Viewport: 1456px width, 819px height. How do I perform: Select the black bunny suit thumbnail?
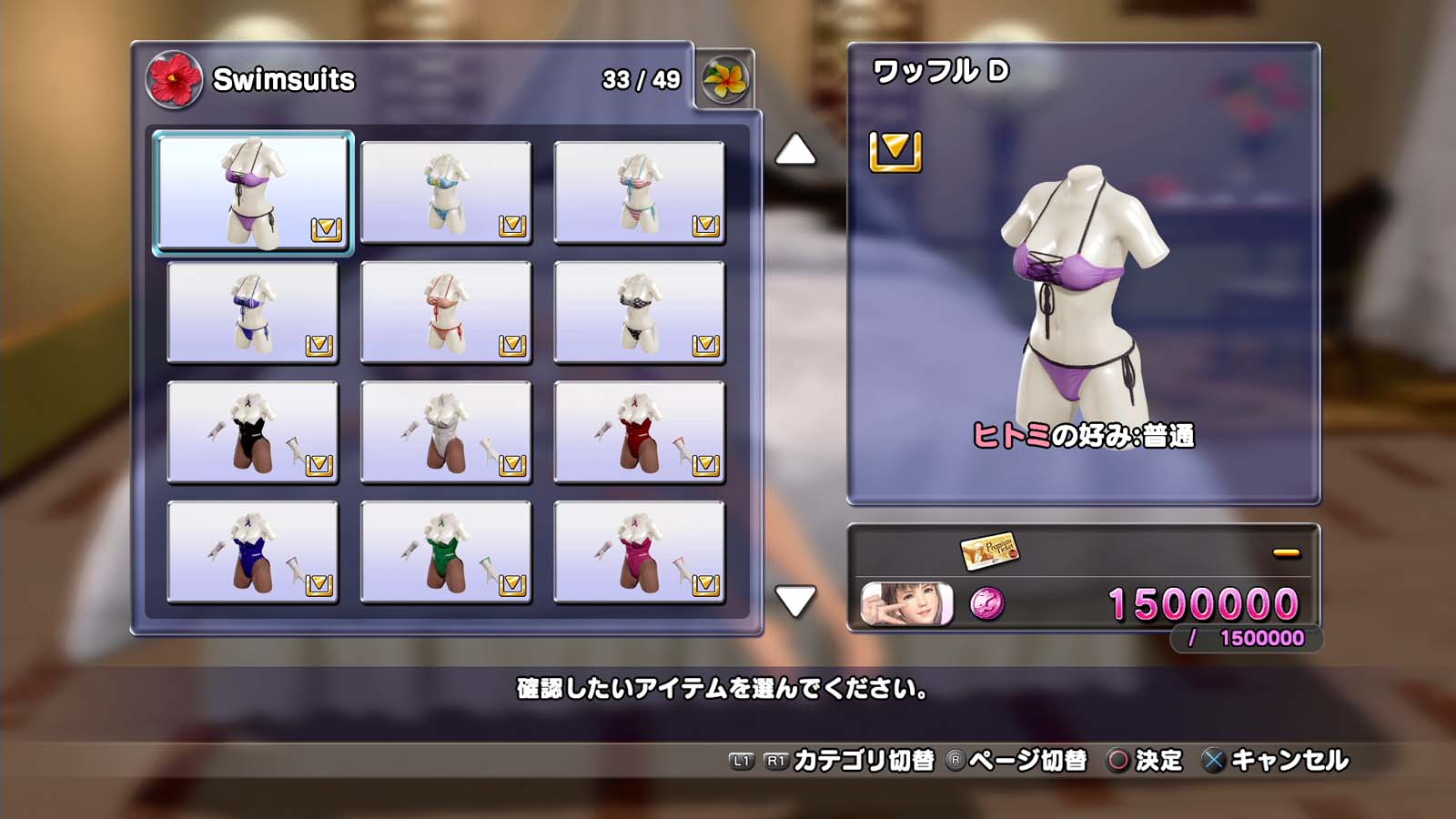(253, 432)
